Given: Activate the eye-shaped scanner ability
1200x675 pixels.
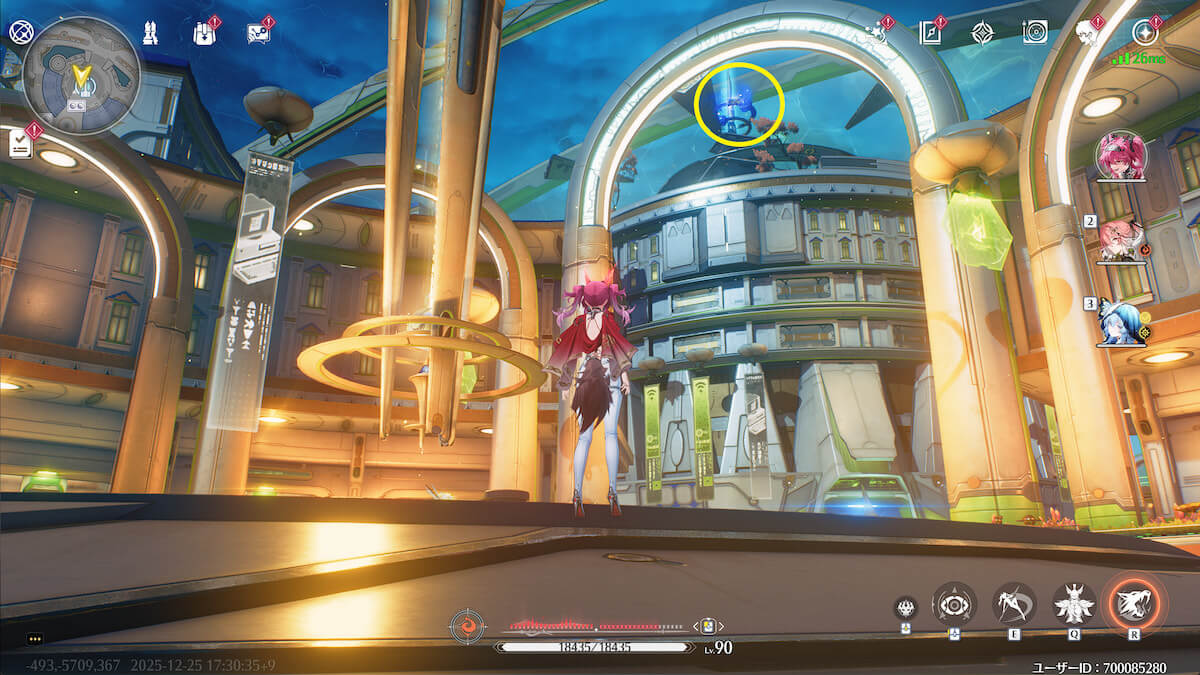Looking at the screenshot, I should point(954,604).
